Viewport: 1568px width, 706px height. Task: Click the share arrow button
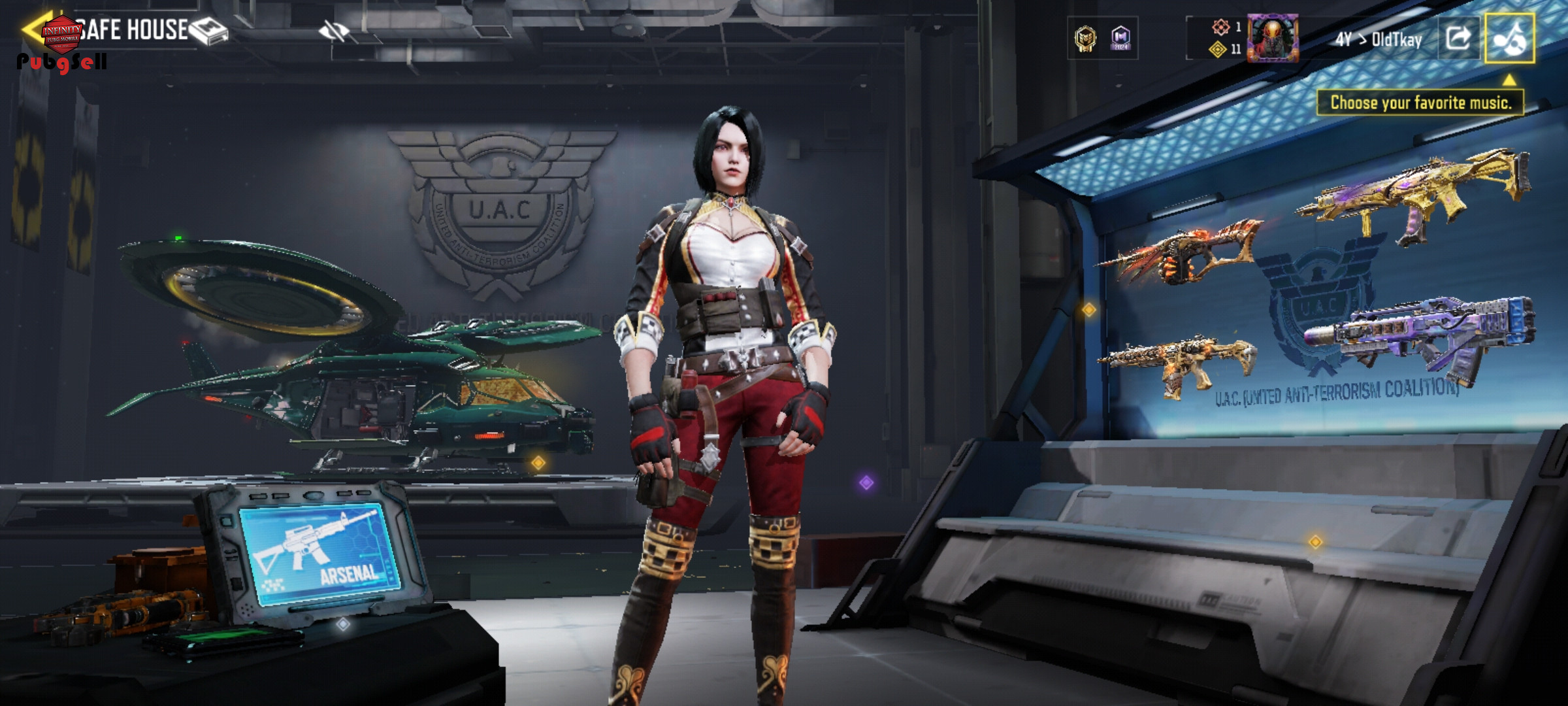1458,38
